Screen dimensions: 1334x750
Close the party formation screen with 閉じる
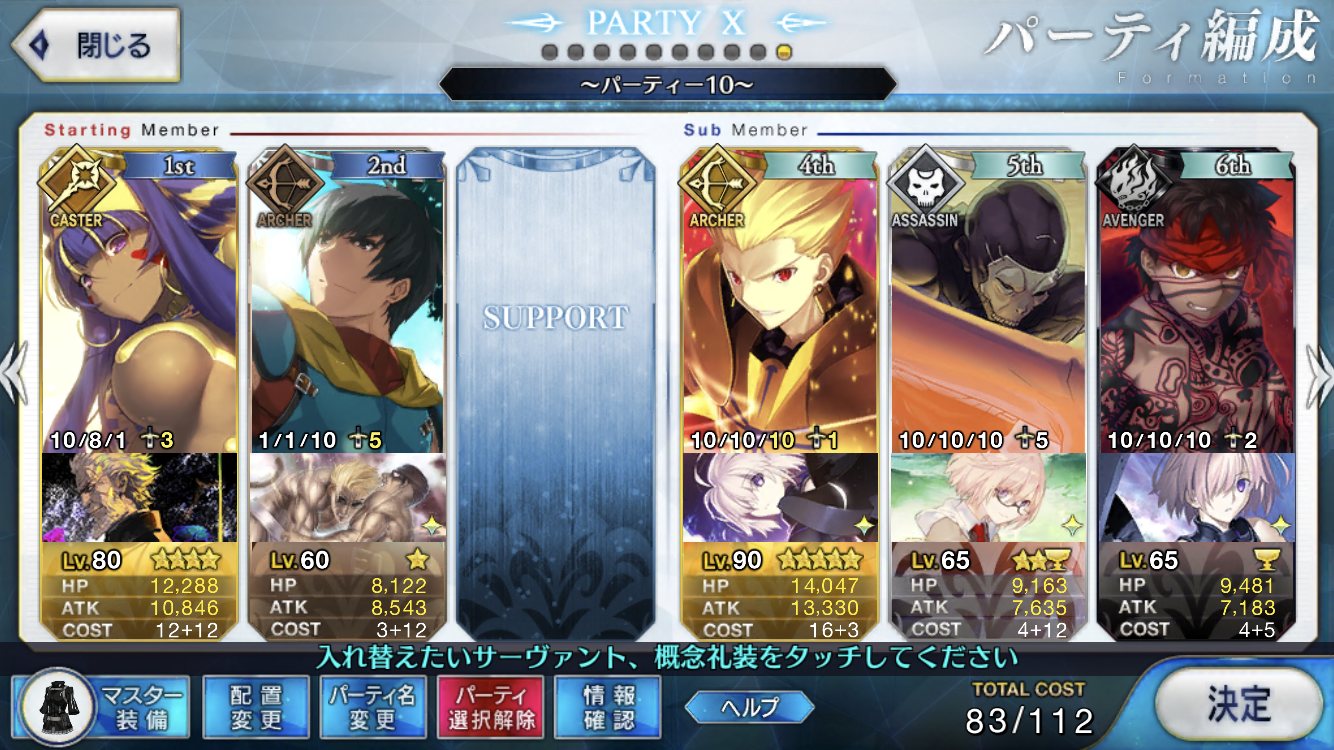coord(95,45)
